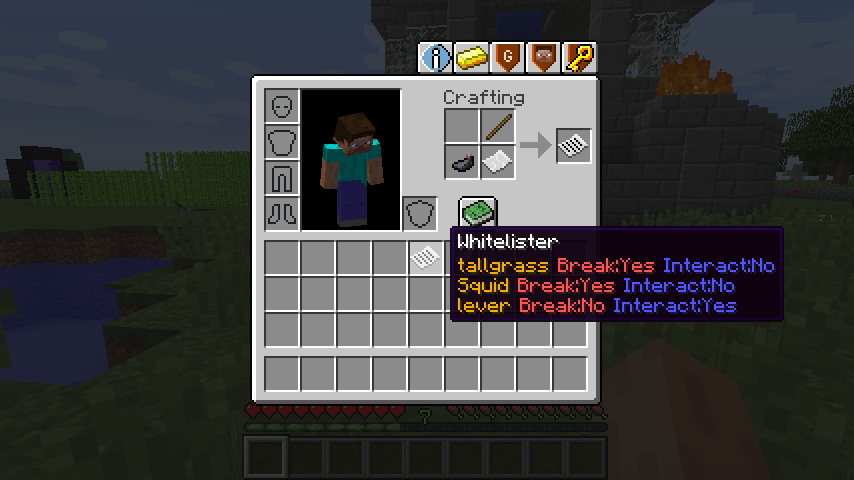This screenshot has width=854, height=480.
Task: Select the player head banner tab
Action: (x=544, y=58)
